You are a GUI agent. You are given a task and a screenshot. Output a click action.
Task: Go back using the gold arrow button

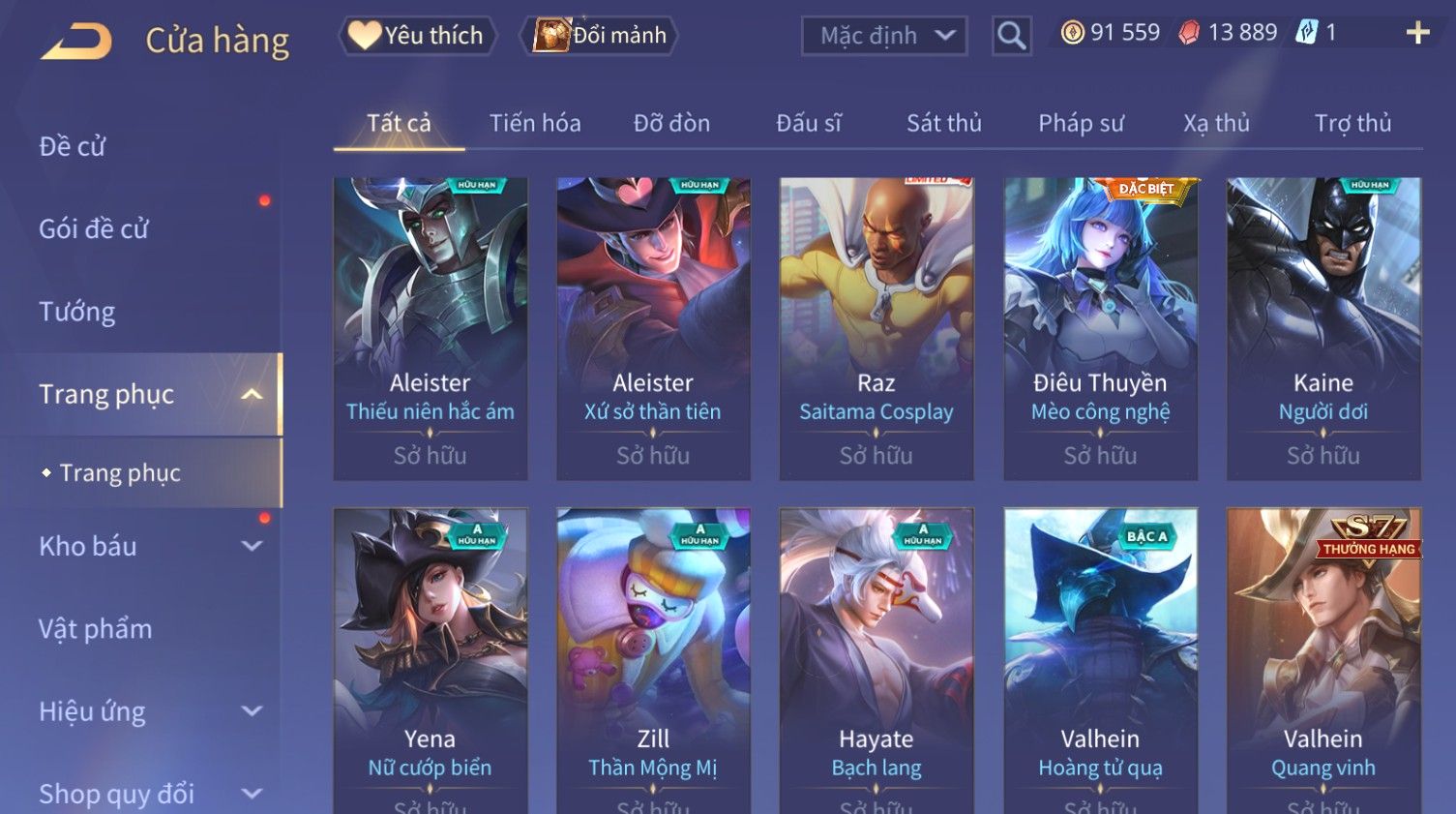pyautogui.click(x=76, y=41)
